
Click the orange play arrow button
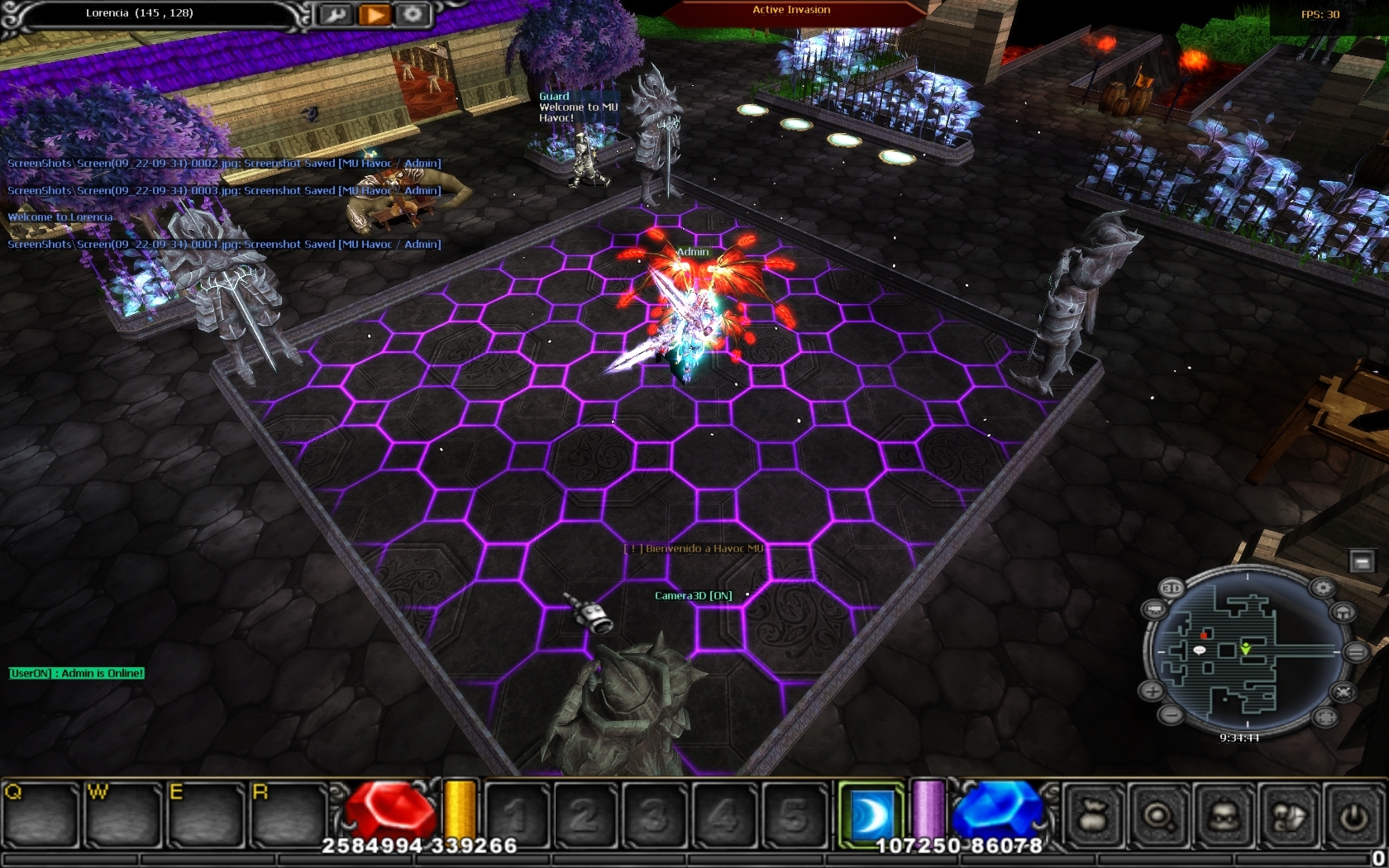(374, 15)
